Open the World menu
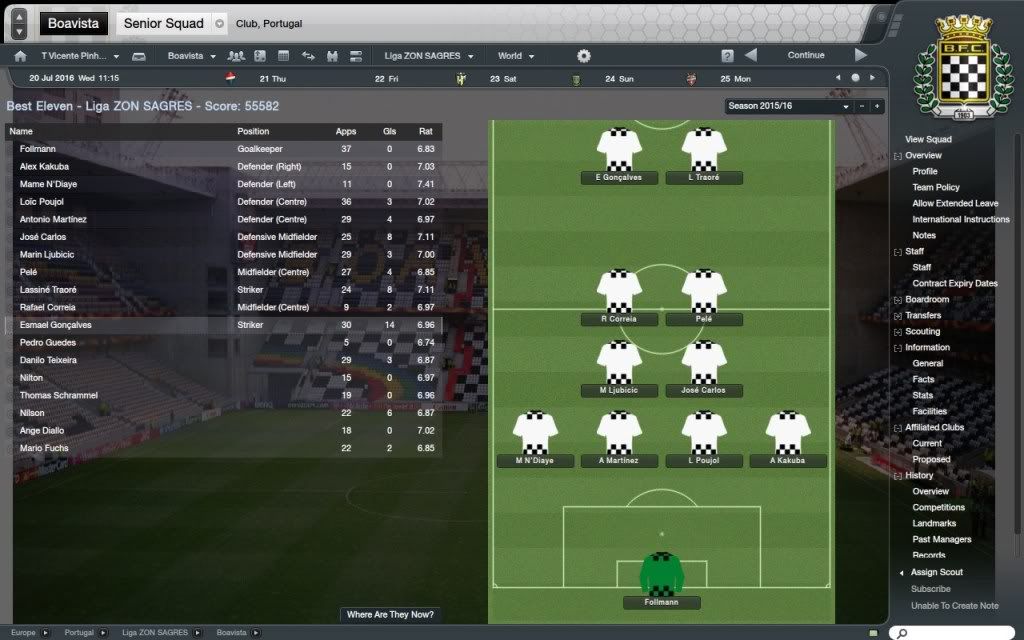Viewport: 1024px width, 640px height. pyautogui.click(x=516, y=56)
